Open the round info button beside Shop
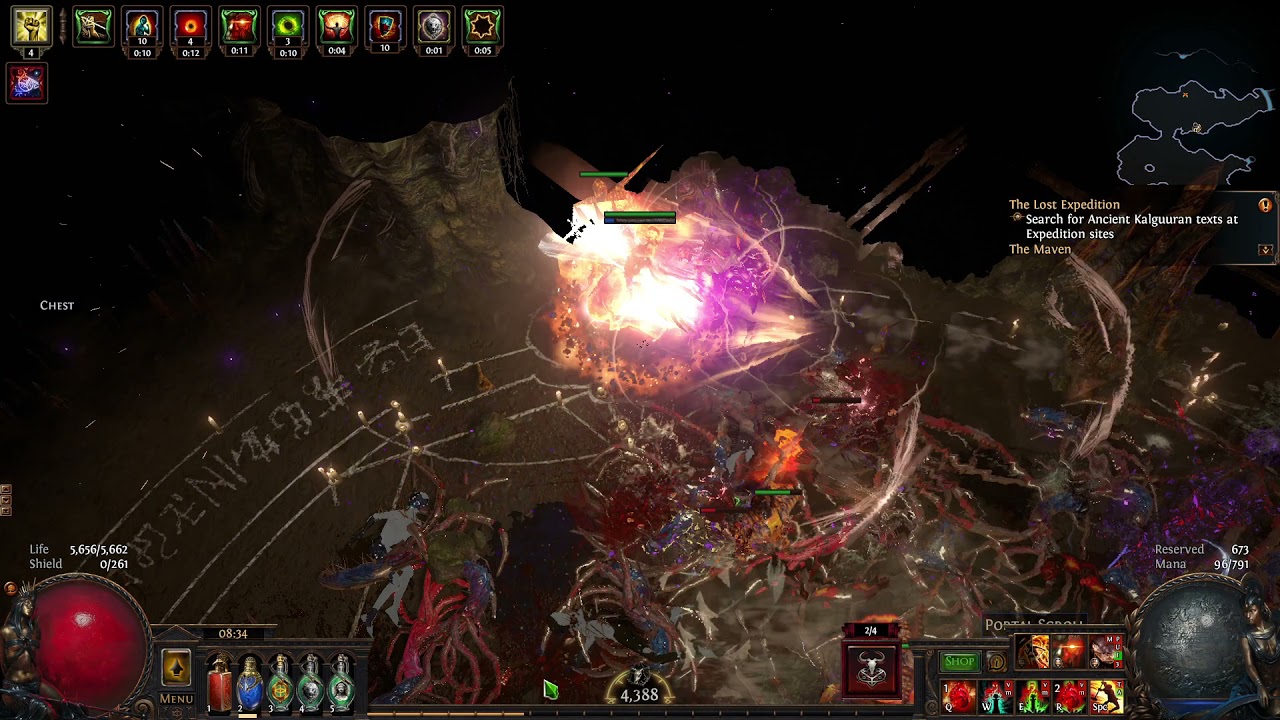Image resolution: width=1280 pixels, height=720 pixels. pyautogui.click(x=996, y=662)
